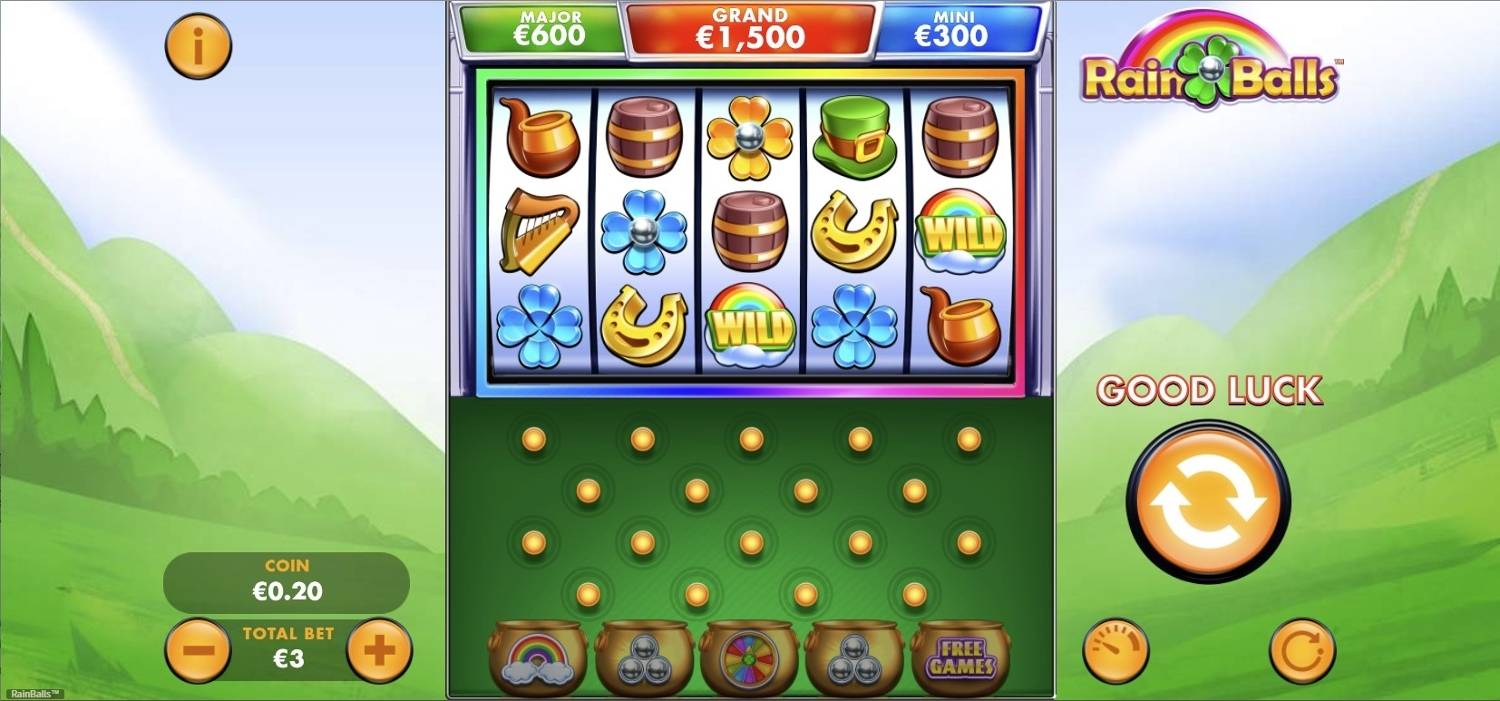
Task: Toggle turbo mode speedometer button
Action: [1115, 651]
